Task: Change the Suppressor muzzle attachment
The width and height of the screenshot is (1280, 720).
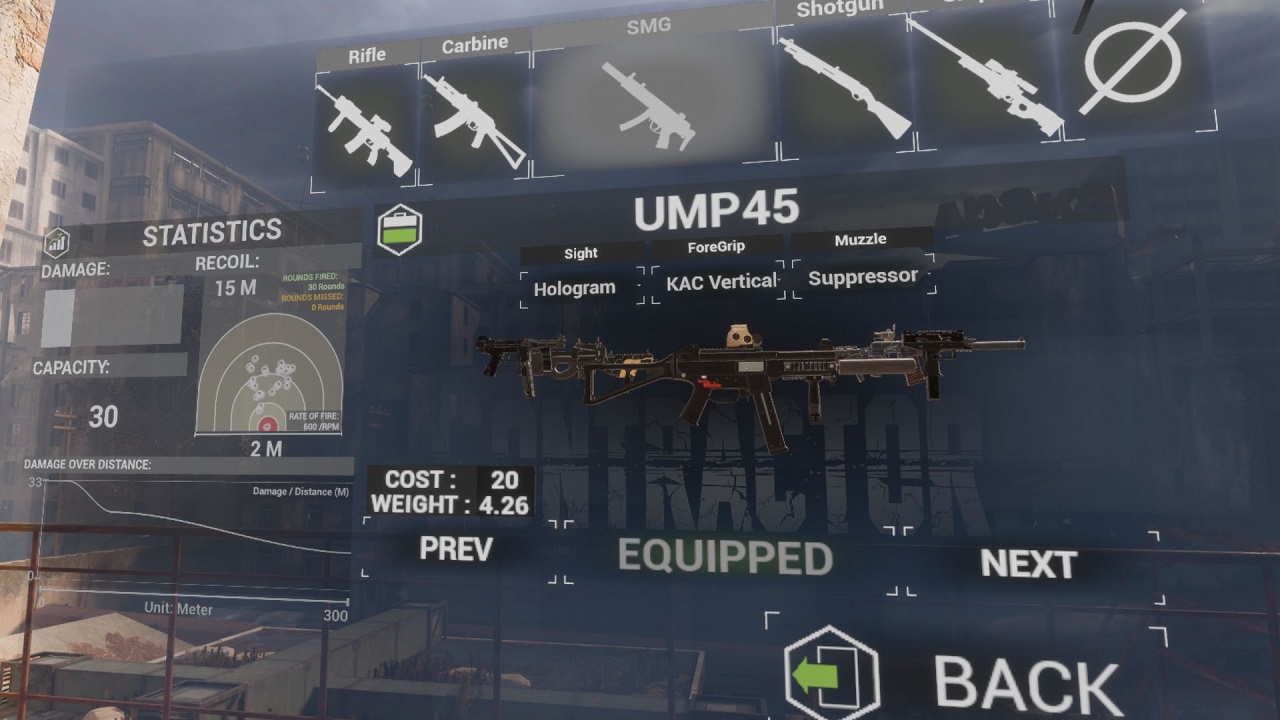Action: pos(863,277)
